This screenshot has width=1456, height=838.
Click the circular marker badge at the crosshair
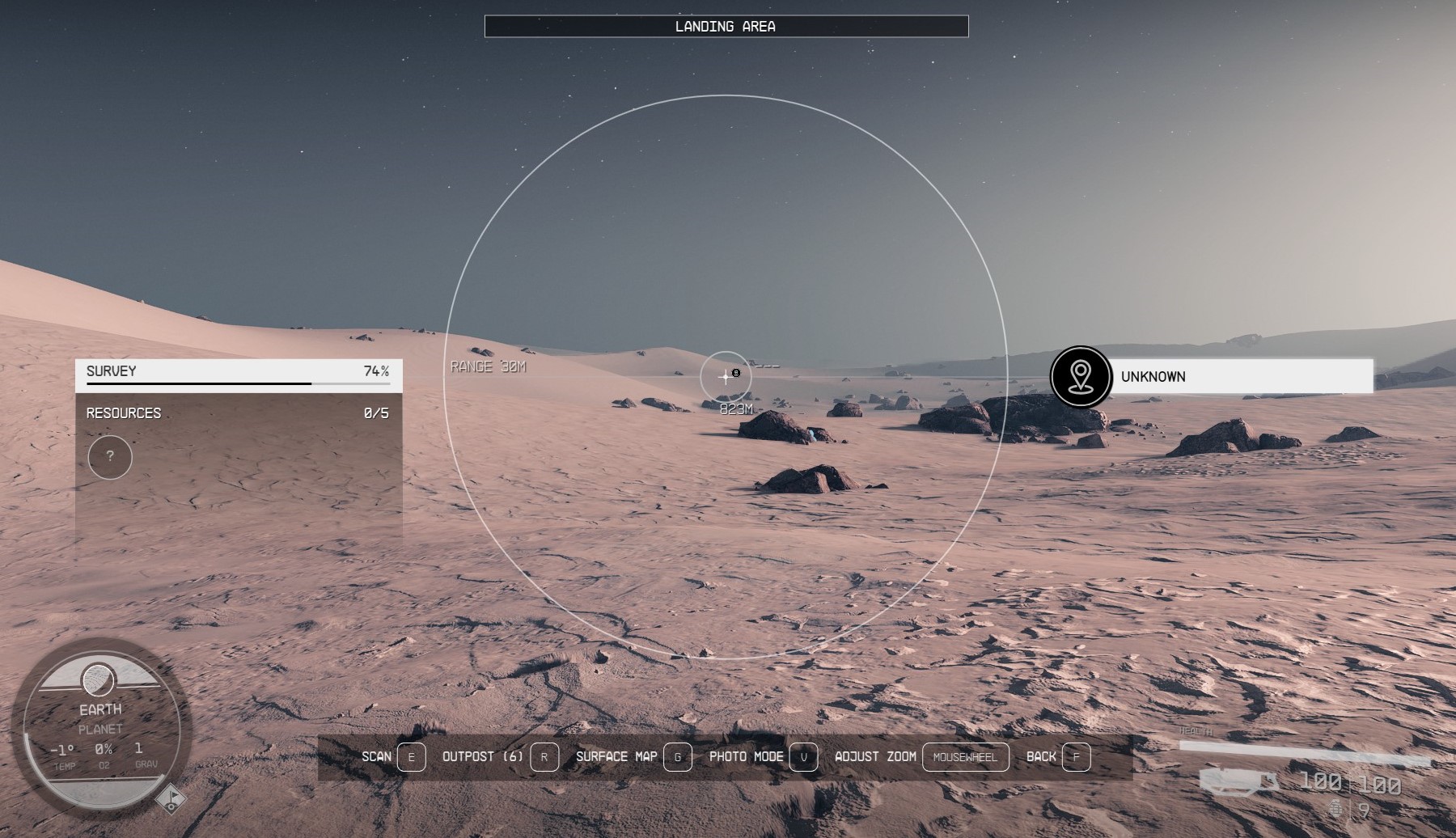[734, 372]
